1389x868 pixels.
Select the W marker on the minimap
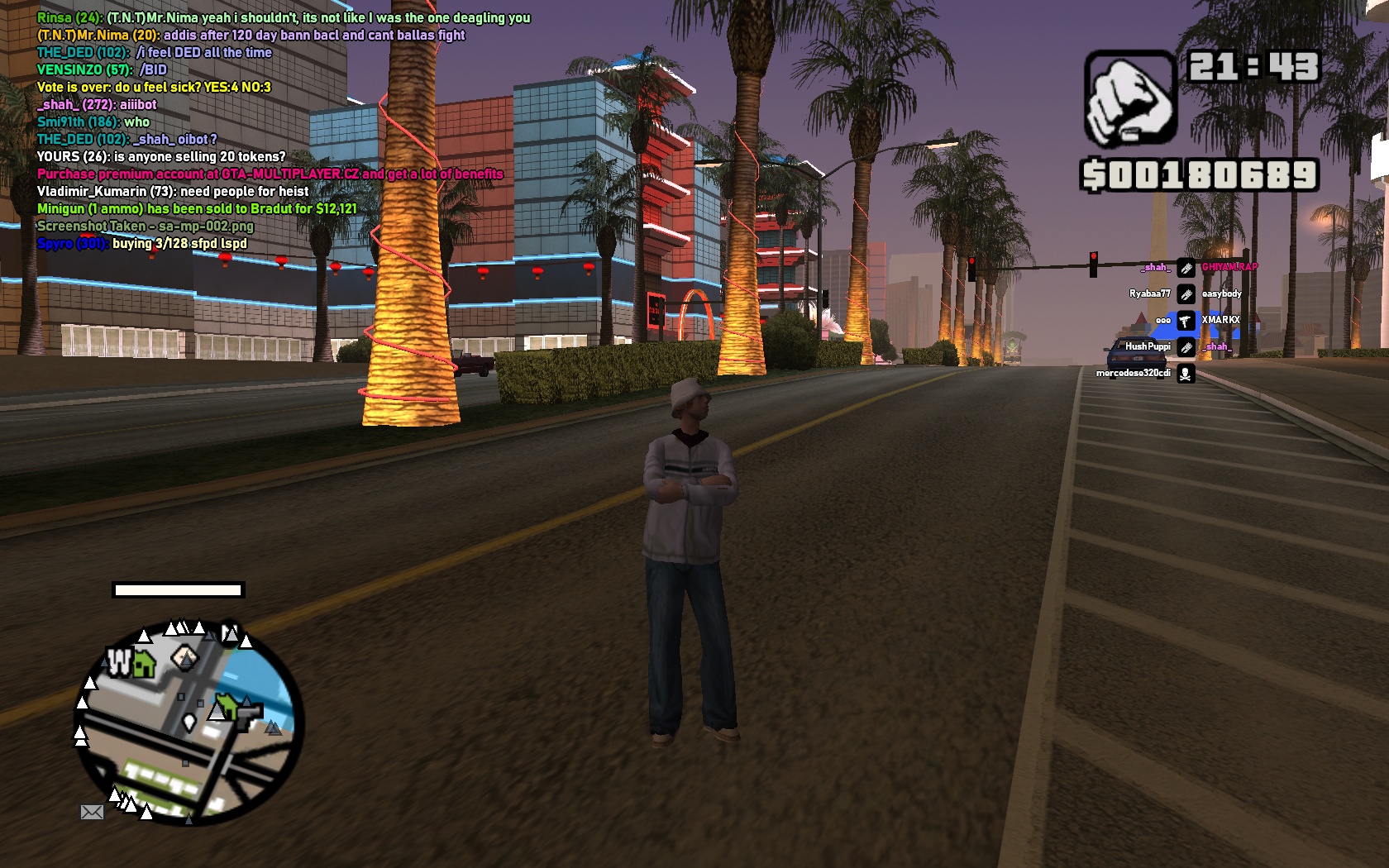pyautogui.click(x=119, y=661)
